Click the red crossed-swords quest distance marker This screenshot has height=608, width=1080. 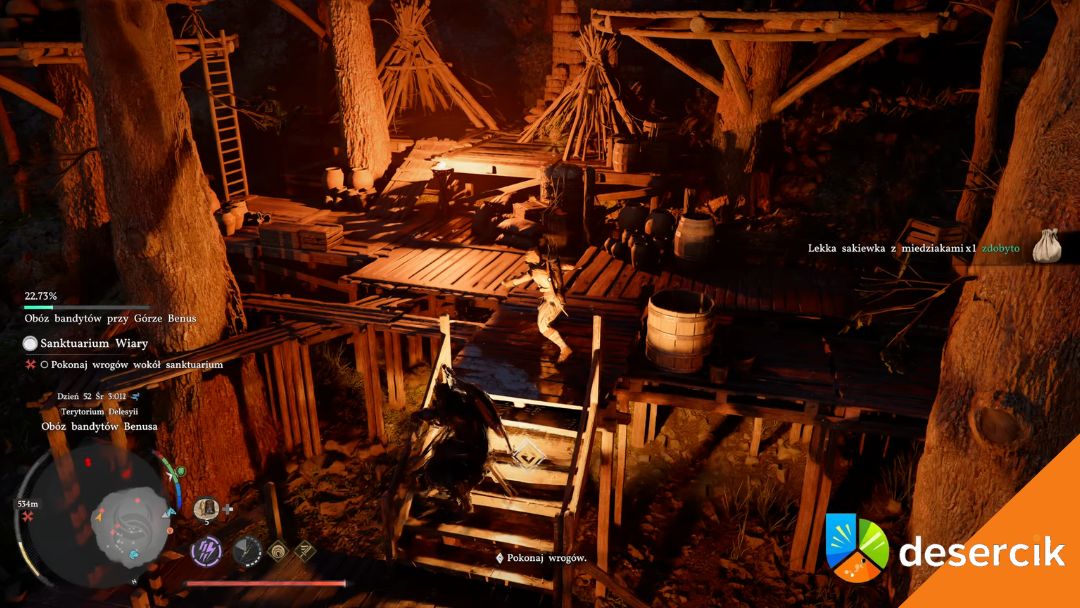pos(27,519)
